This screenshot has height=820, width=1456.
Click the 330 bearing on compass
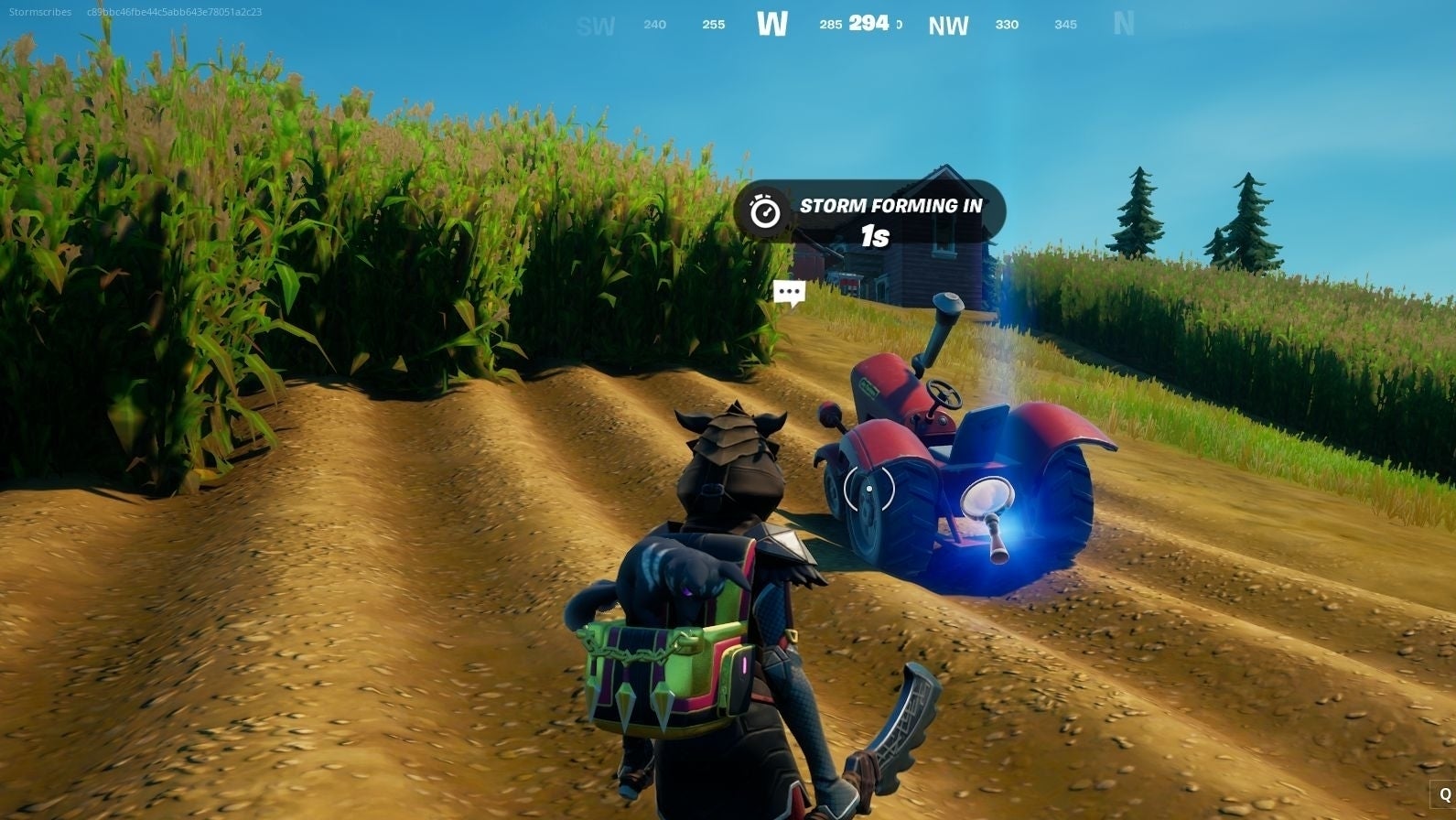coord(1005,26)
